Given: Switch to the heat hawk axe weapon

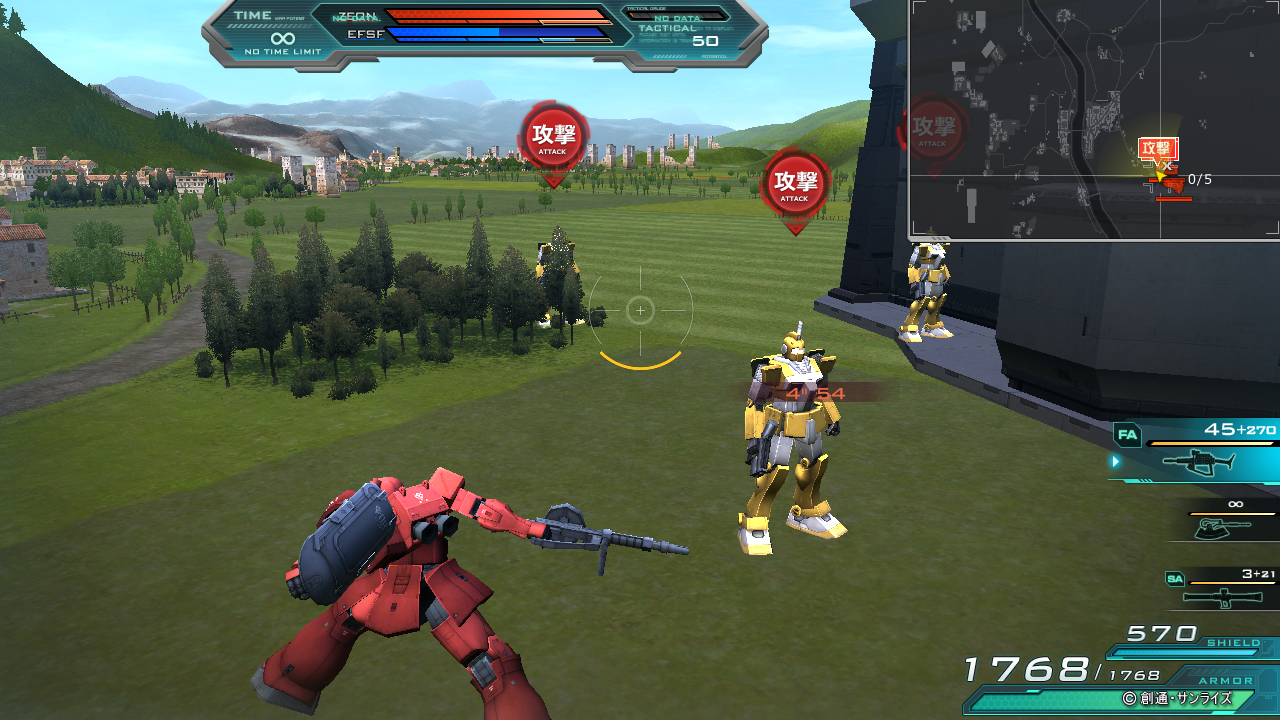Looking at the screenshot, I should pos(1224,526).
